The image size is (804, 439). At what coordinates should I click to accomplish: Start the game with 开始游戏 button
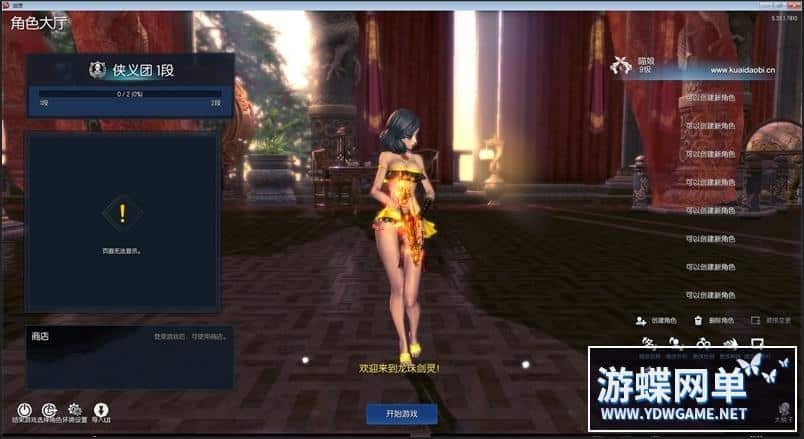point(401,413)
